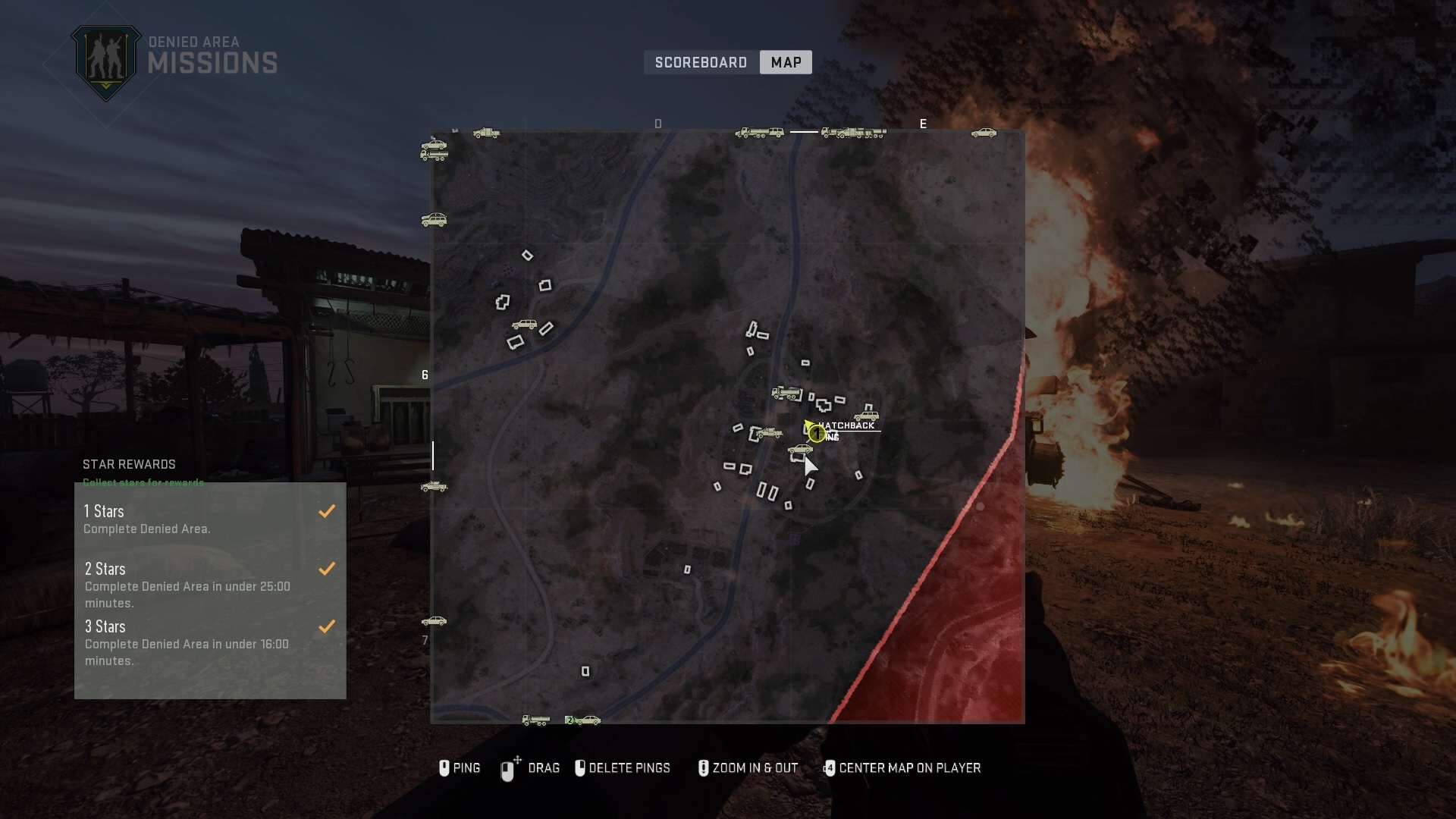Click the Zoom In & Out mouse wheel icon
The height and width of the screenshot is (819, 1456).
[x=703, y=768]
